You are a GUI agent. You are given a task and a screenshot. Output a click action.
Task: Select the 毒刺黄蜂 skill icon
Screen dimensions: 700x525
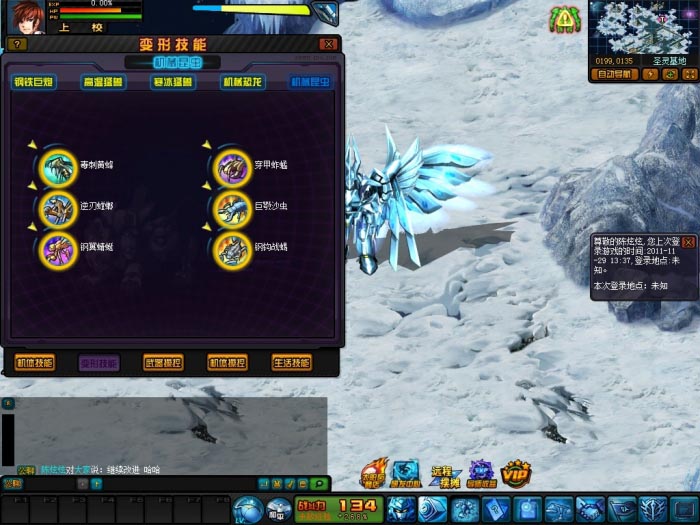coord(56,167)
